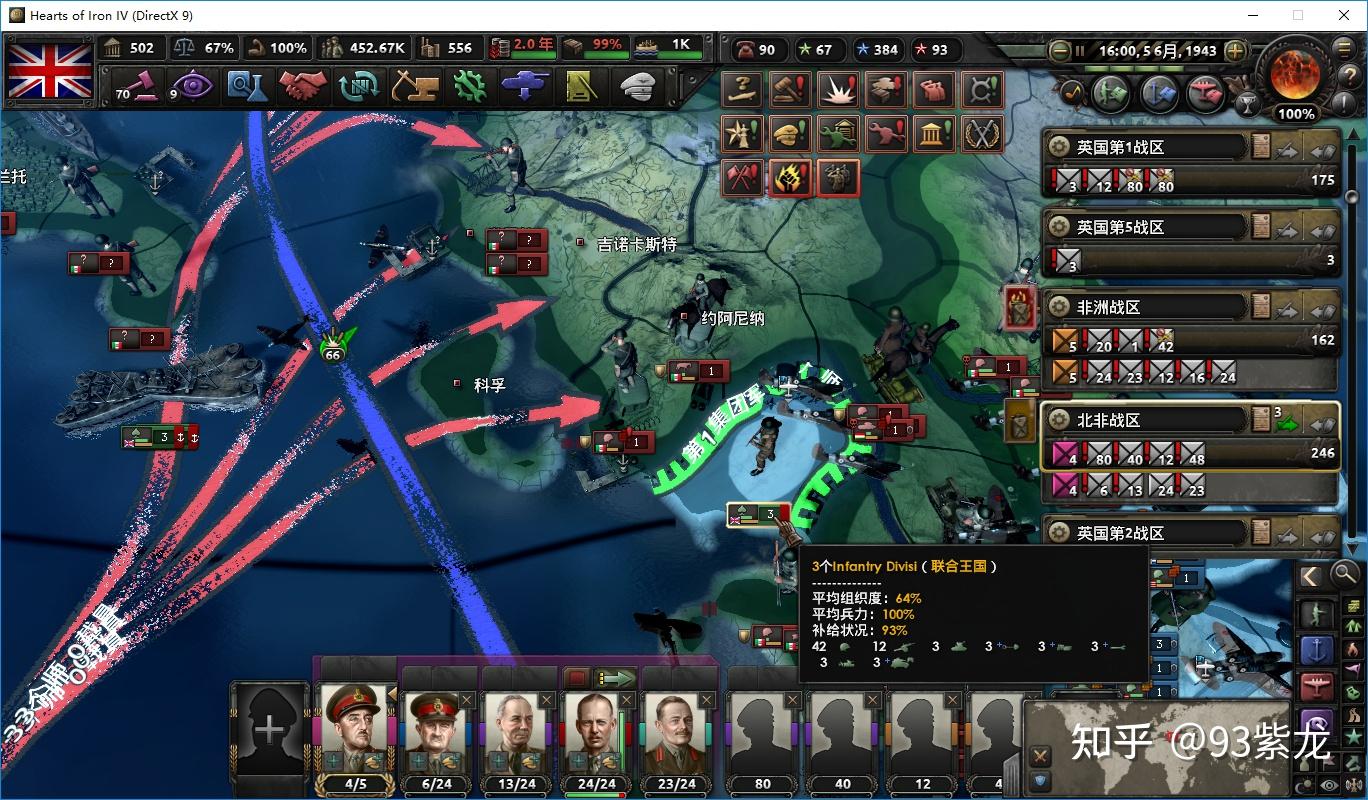The width and height of the screenshot is (1368, 800).
Task: Open the construction crane screen
Action: pyautogui.click(x=414, y=87)
